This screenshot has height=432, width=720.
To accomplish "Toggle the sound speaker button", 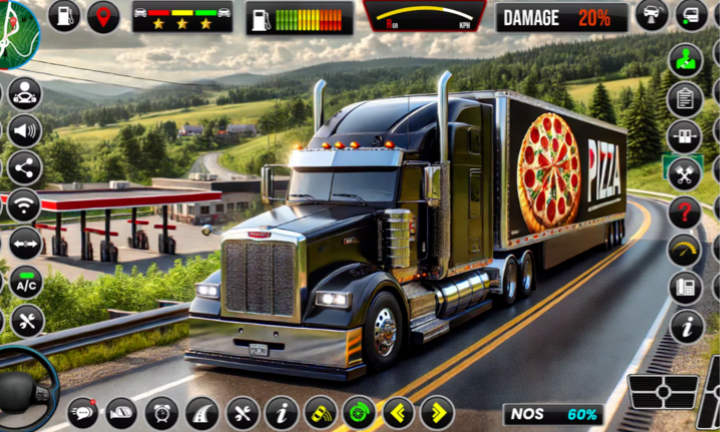I will [x=24, y=130].
